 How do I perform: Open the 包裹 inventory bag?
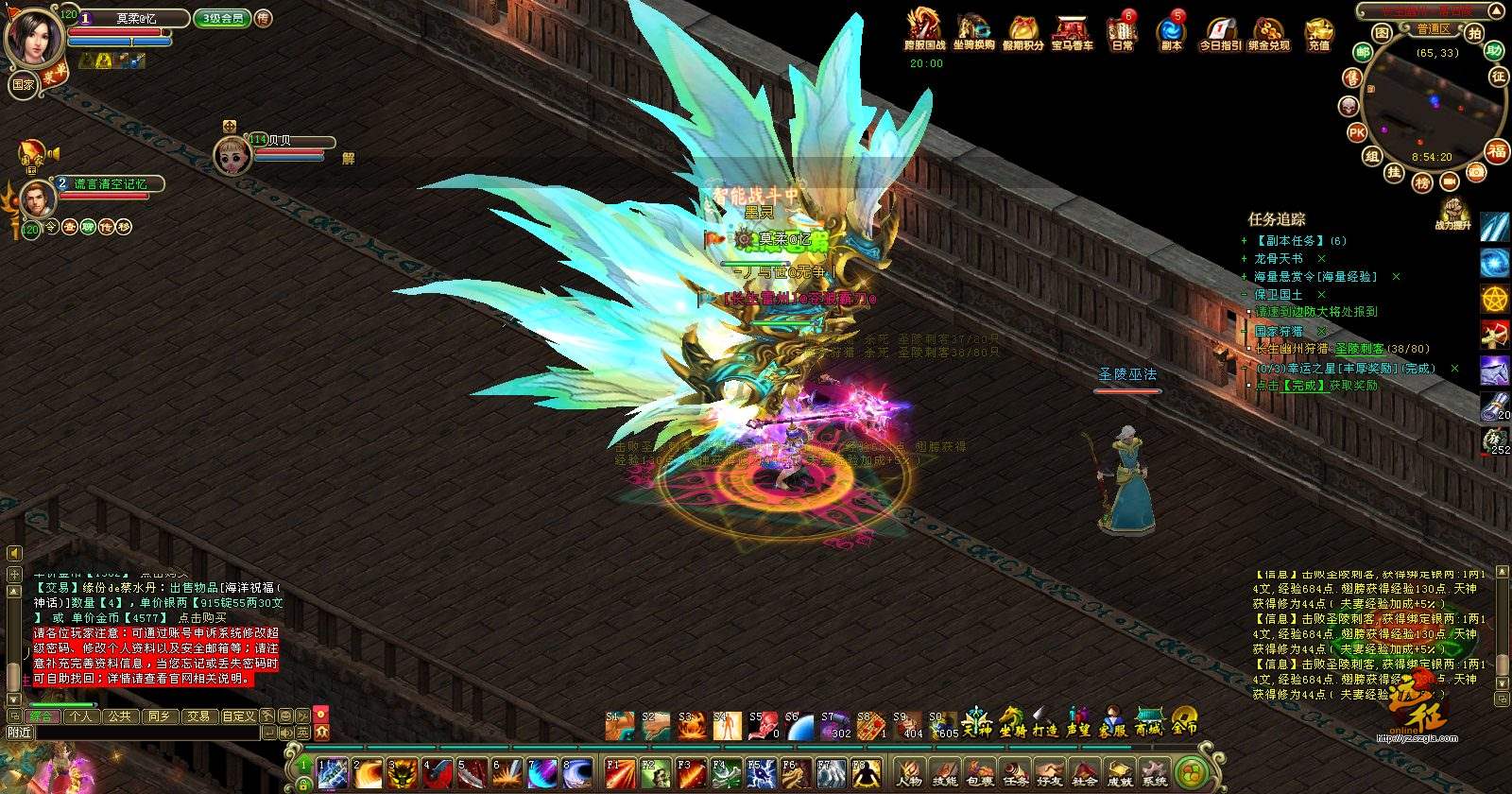[x=980, y=772]
